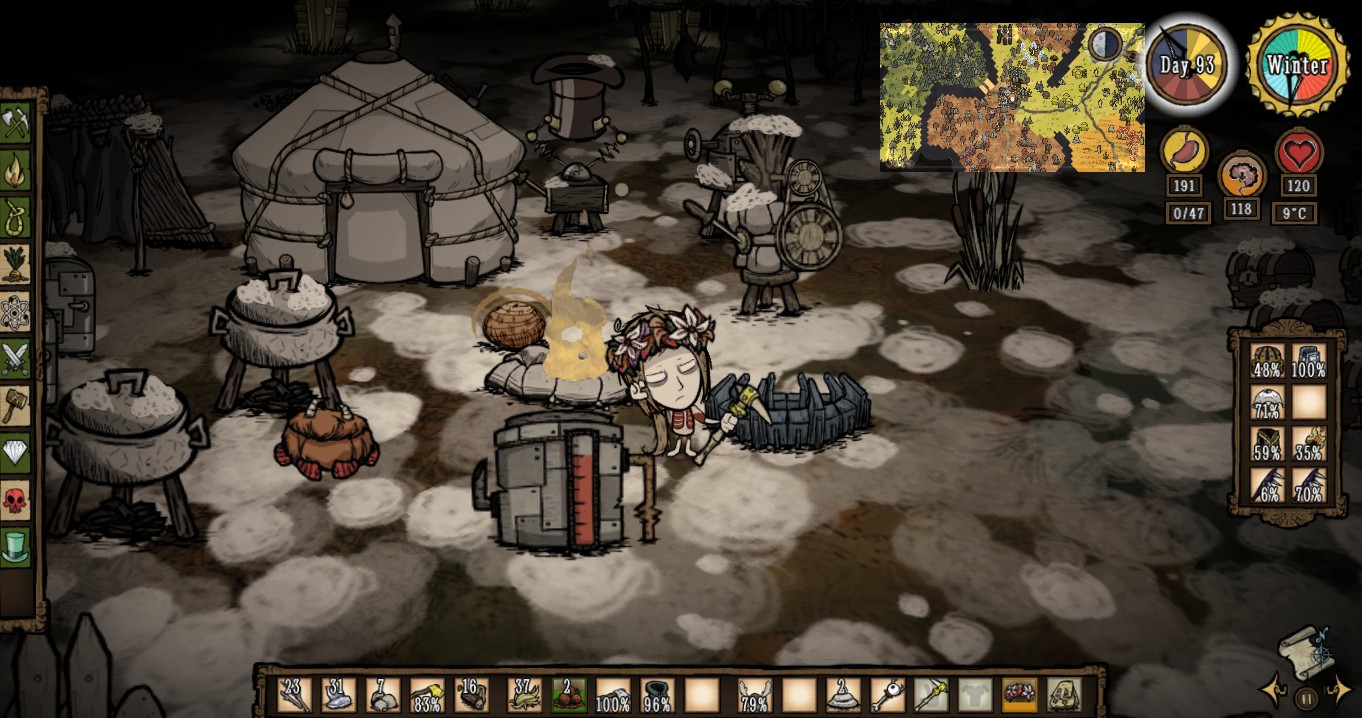Pick the cut grass stack of 37
Image resolution: width=1362 pixels, height=718 pixels.
[x=525, y=694]
